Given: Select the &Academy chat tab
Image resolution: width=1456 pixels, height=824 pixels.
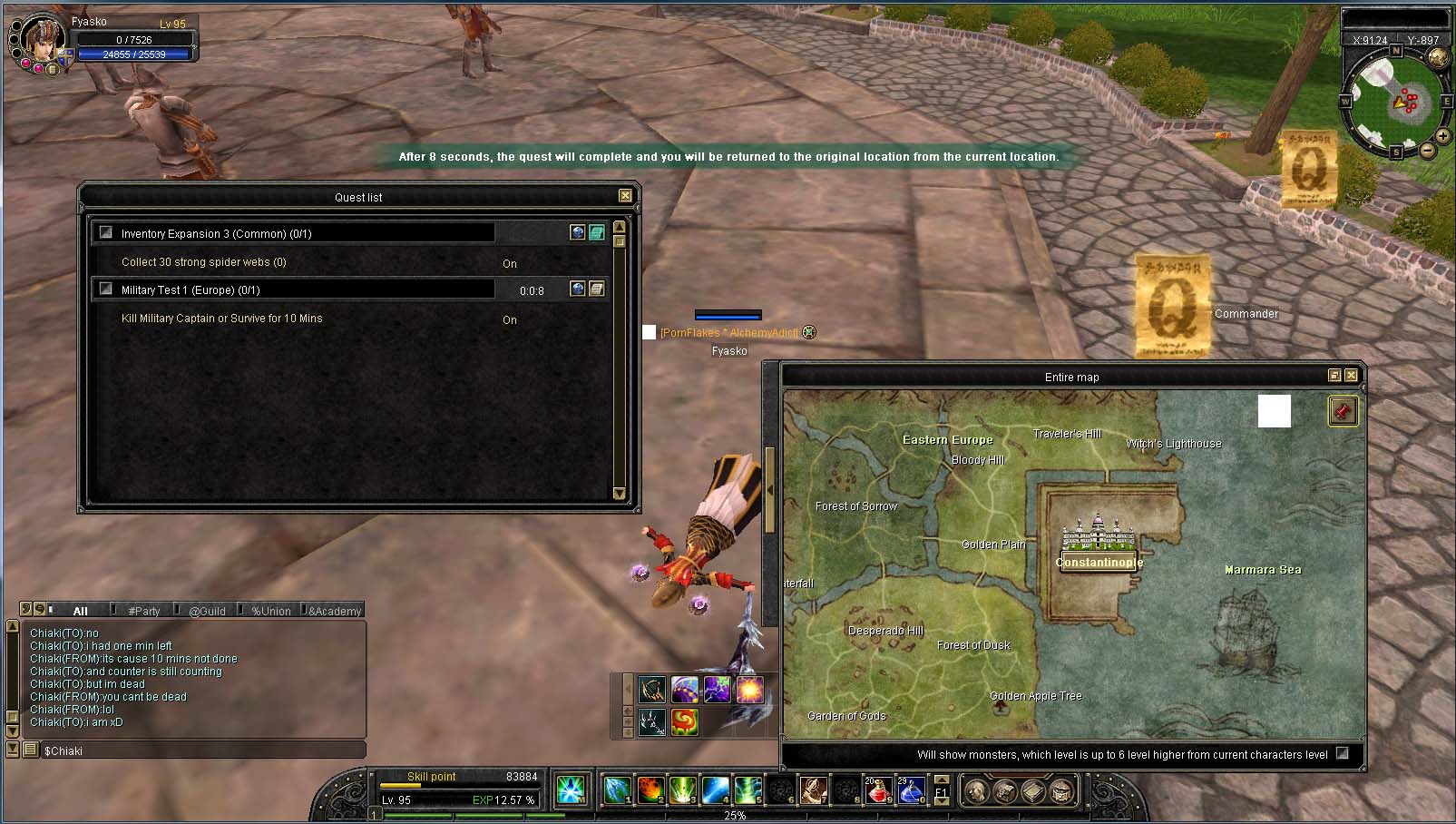Looking at the screenshot, I should [x=334, y=611].
